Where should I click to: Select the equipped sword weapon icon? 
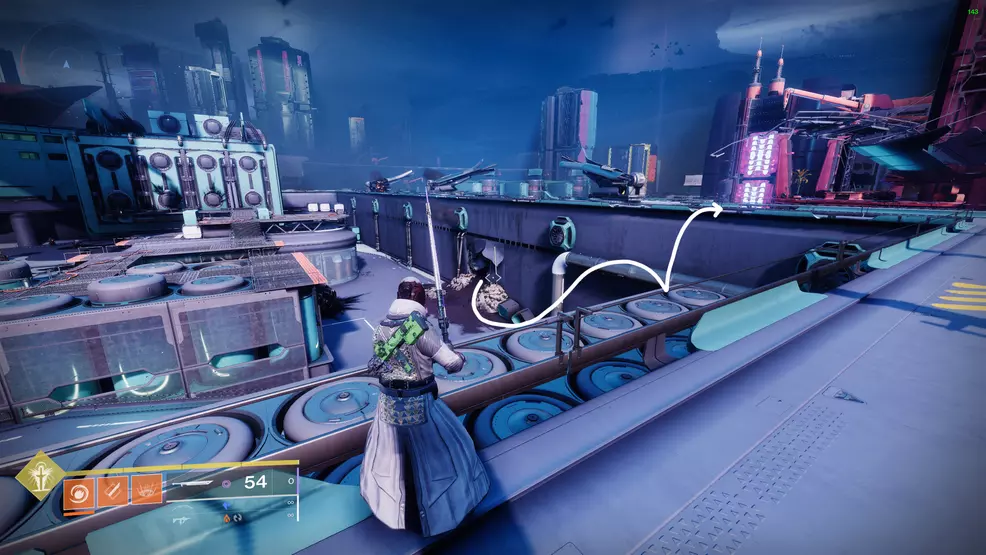[x=192, y=483]
